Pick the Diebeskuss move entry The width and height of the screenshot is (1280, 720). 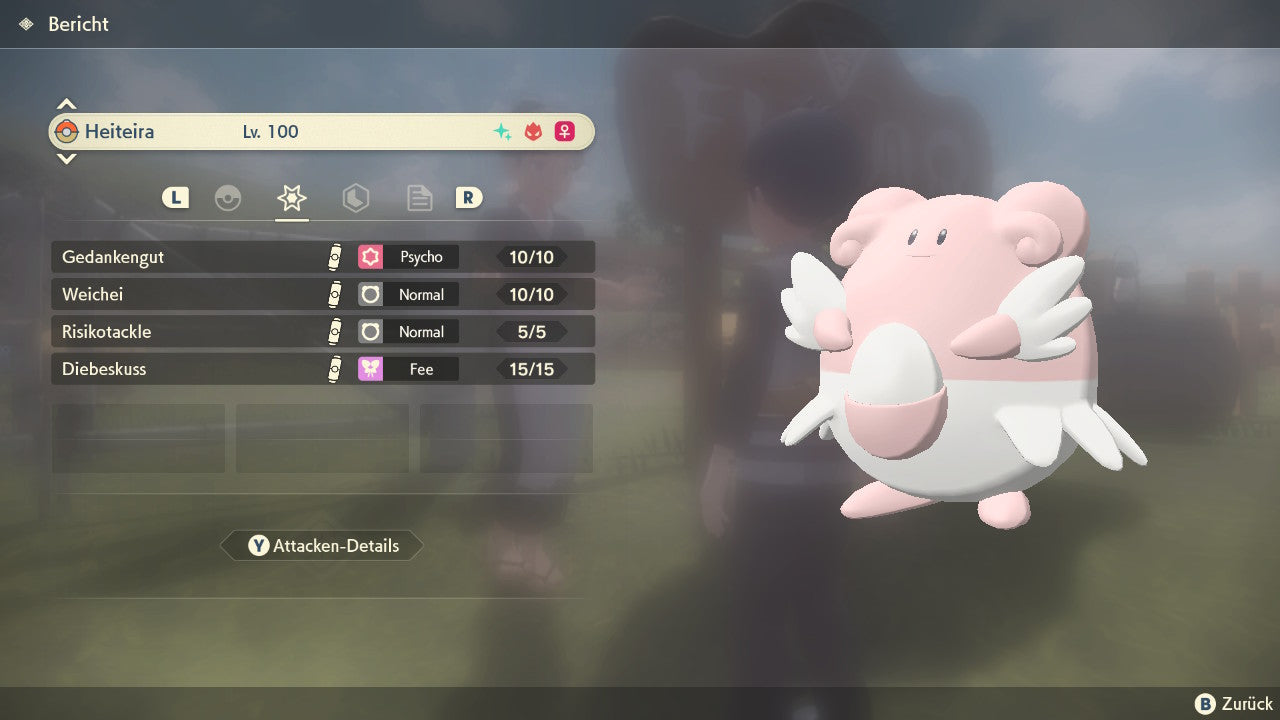coord(322,369)
